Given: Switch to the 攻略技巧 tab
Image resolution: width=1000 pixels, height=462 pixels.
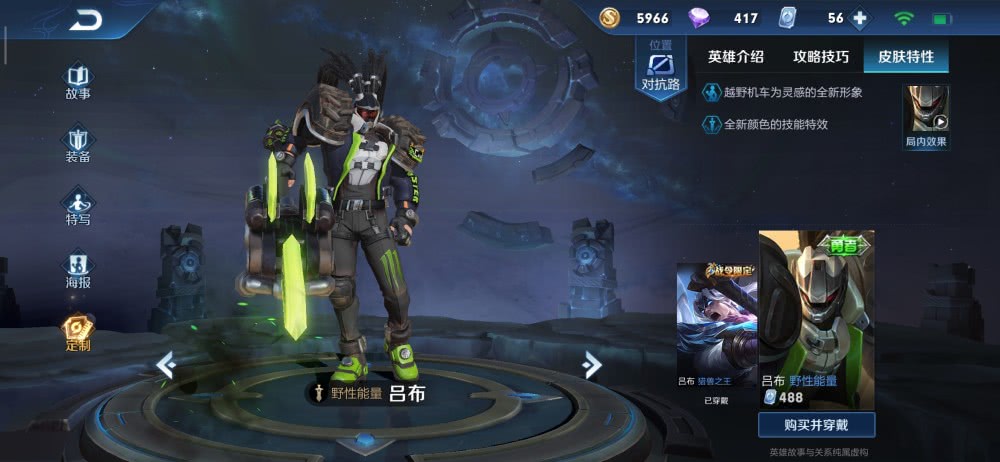Looking at the screenshot, I should (820, 57).
